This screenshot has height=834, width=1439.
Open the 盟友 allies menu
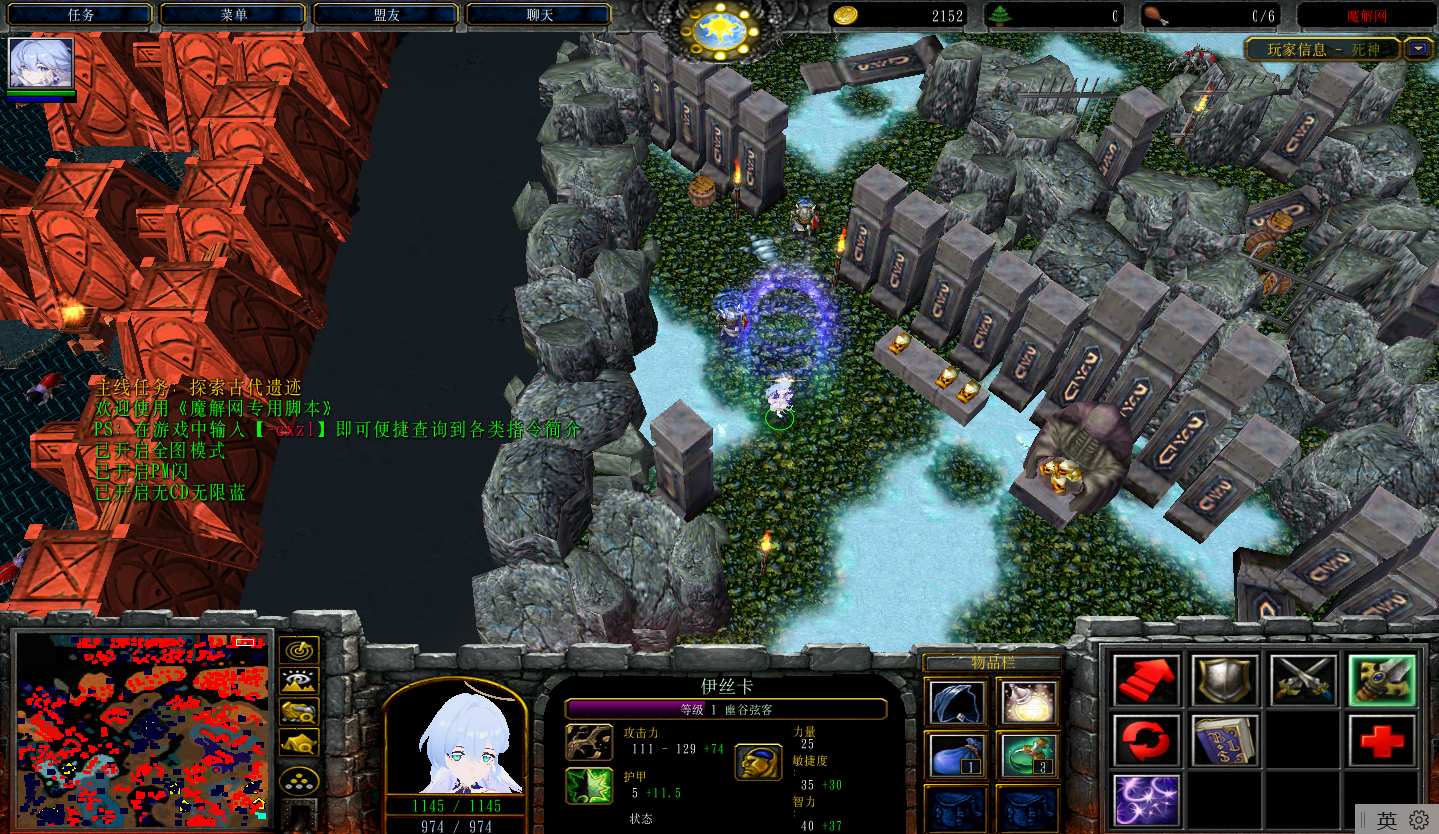386,15
